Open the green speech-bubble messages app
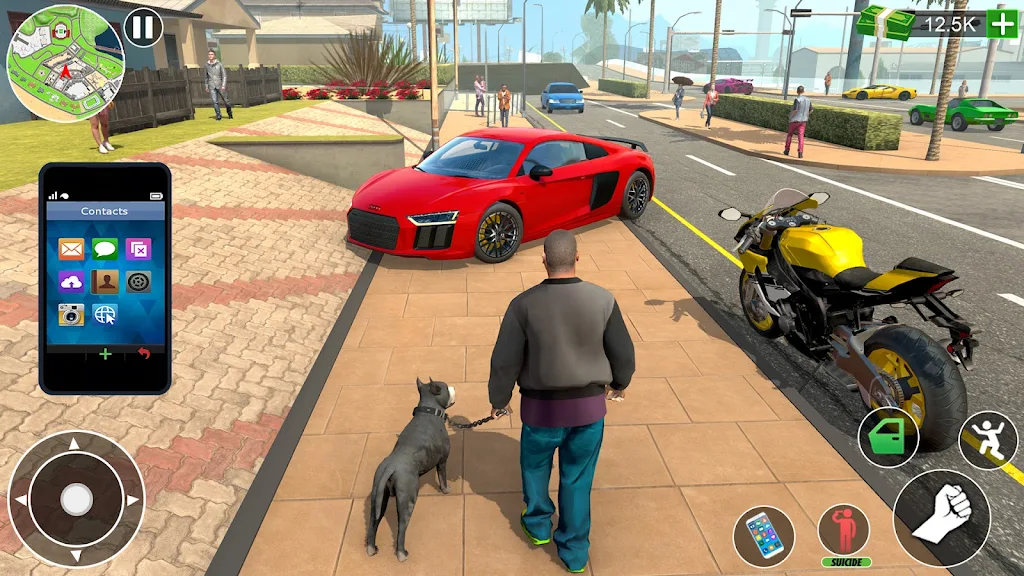 (105, 249)
